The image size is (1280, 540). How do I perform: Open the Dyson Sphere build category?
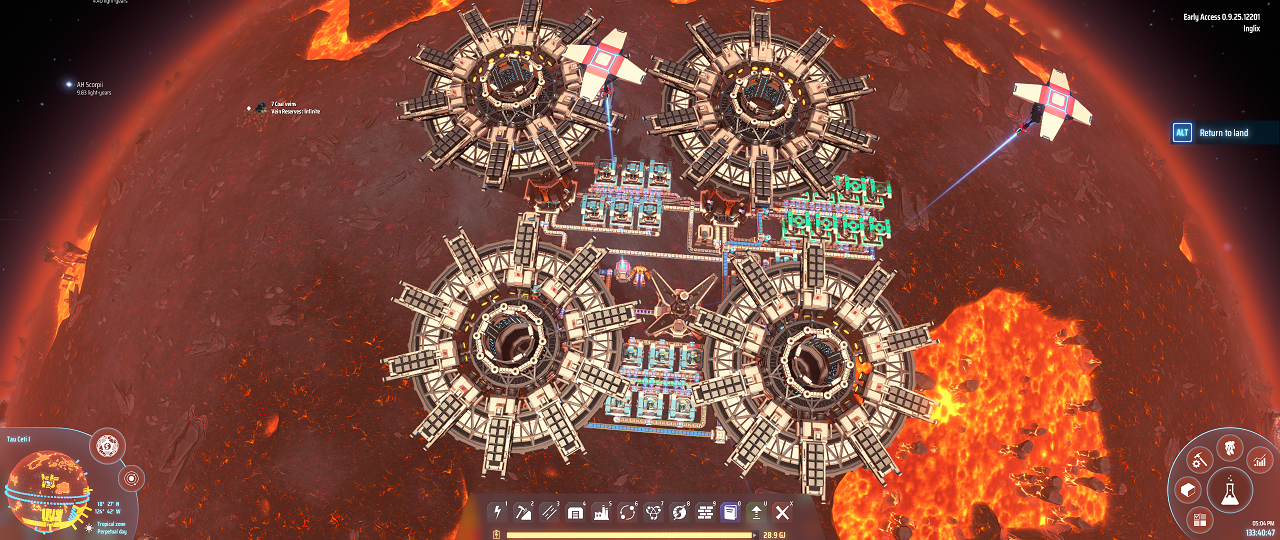tap(679, 513)
